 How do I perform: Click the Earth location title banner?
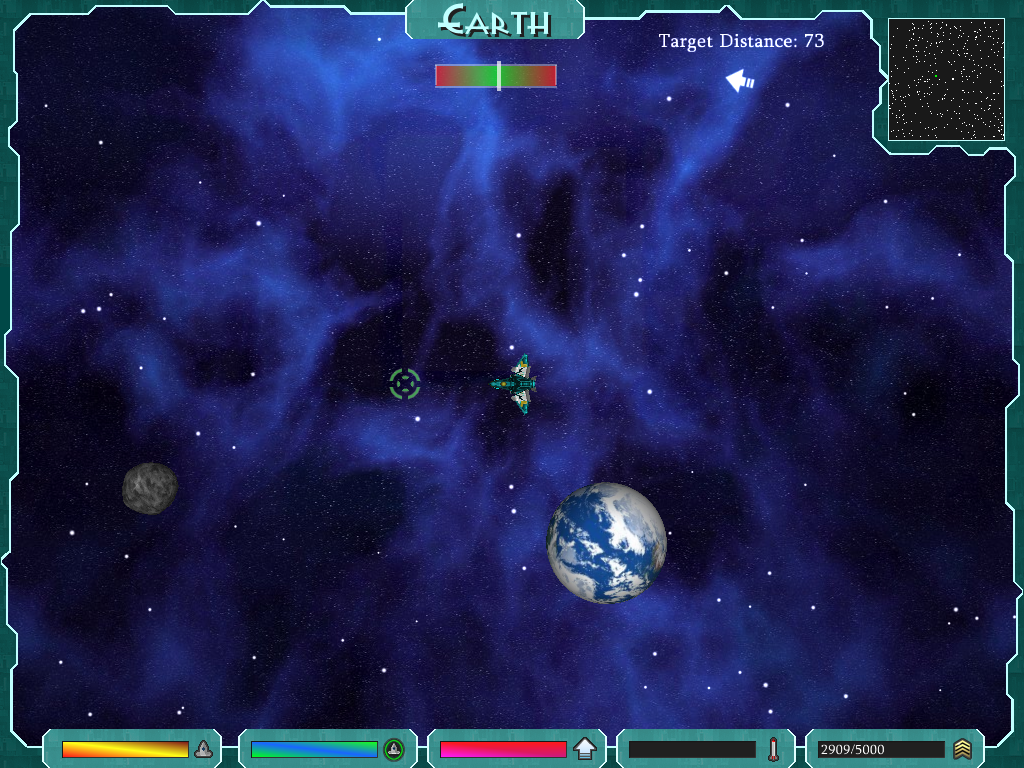coord(495,20)
